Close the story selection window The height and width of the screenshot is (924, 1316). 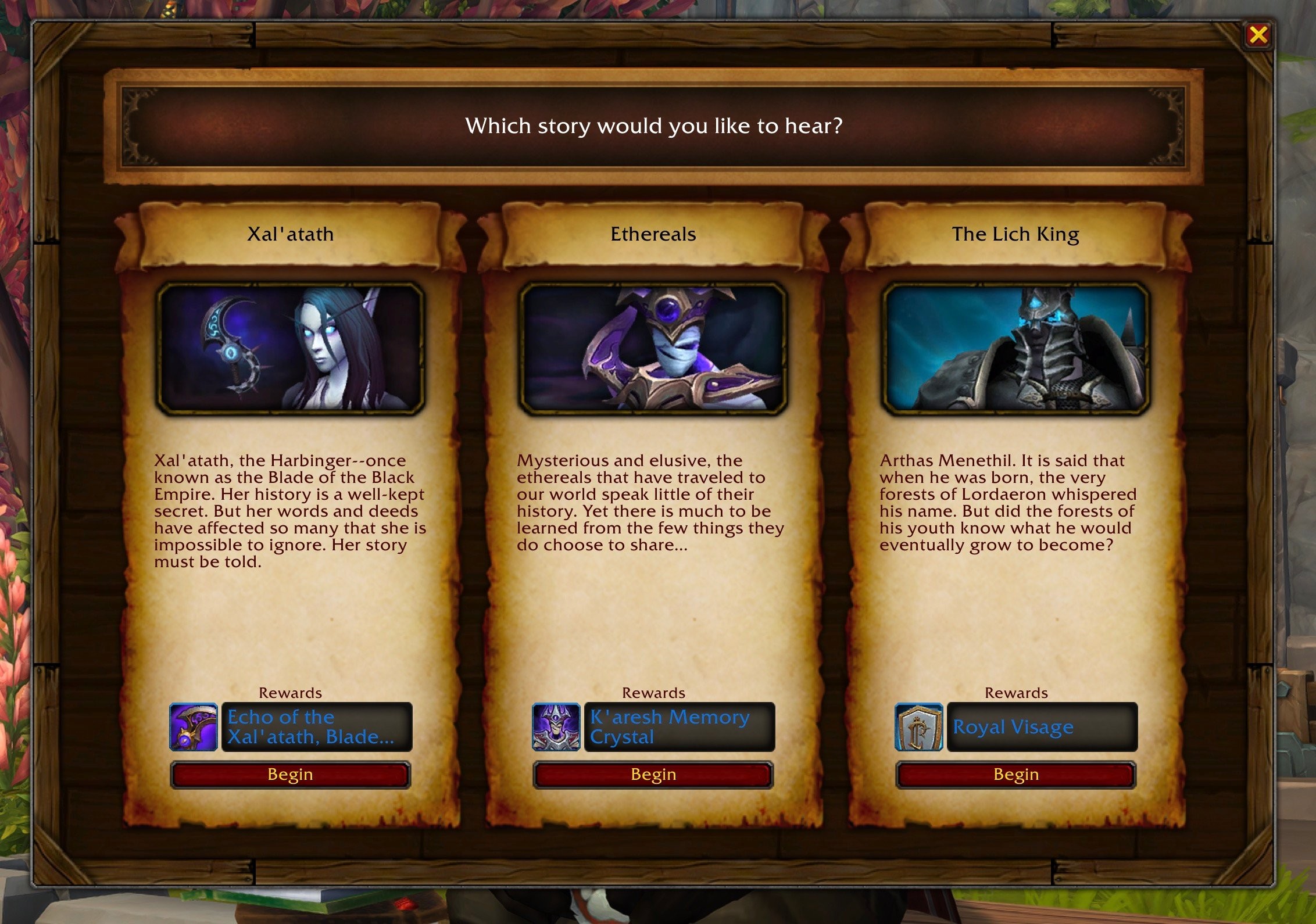click(x=1258, y=35)
